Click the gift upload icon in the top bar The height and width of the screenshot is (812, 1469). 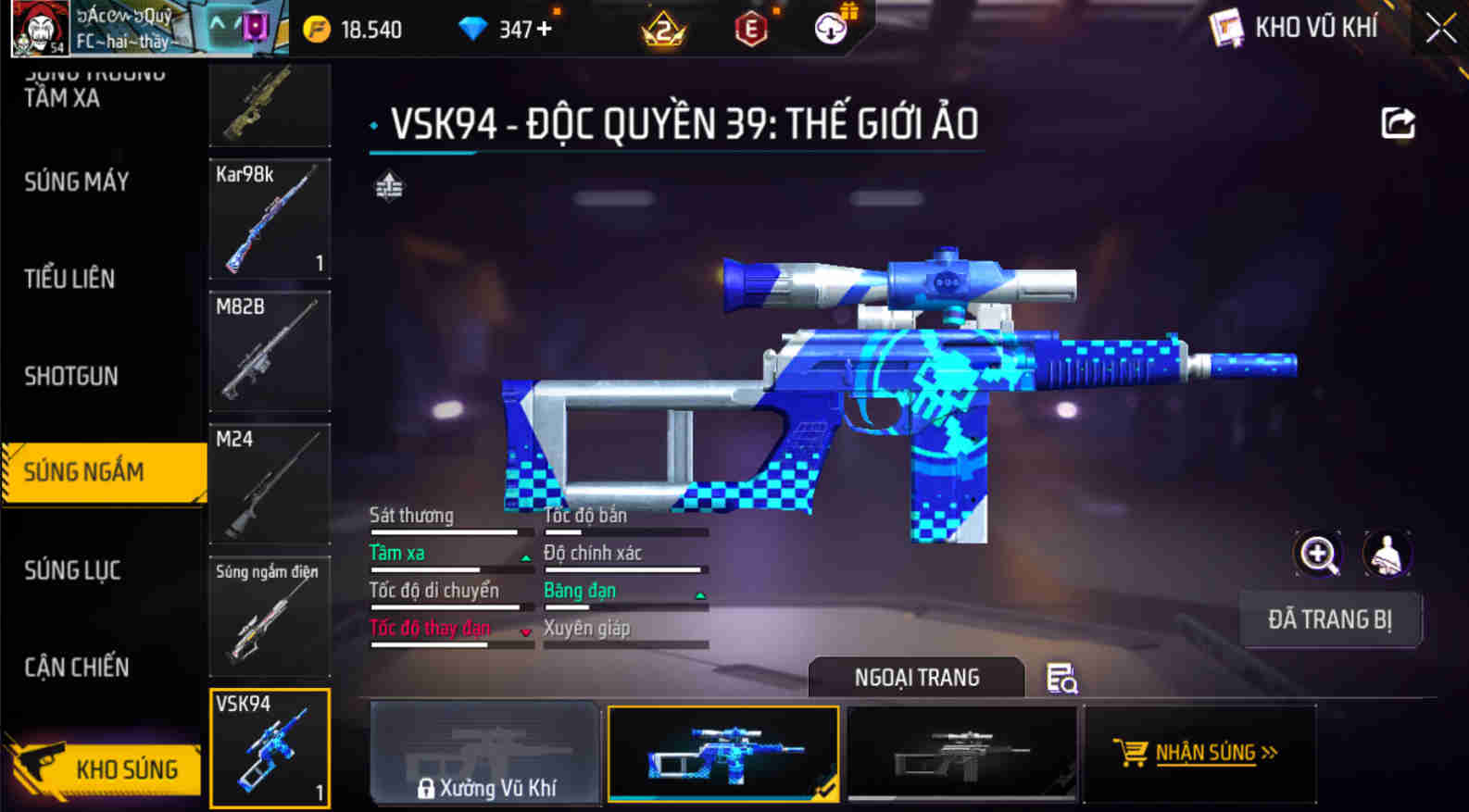[x=831, y=27]
